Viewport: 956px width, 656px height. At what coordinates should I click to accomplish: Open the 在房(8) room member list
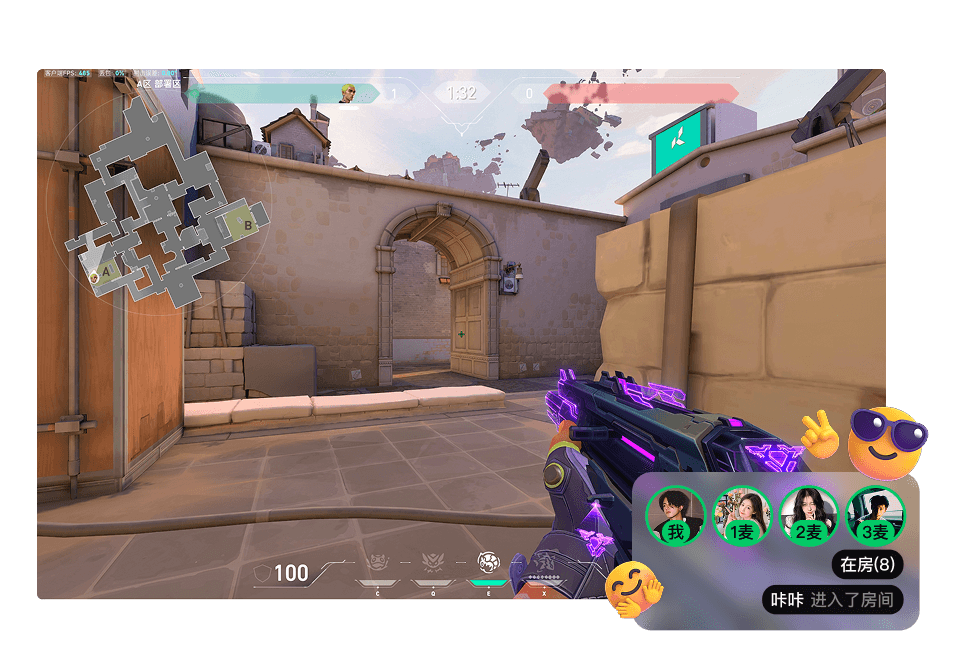point(867,565)
